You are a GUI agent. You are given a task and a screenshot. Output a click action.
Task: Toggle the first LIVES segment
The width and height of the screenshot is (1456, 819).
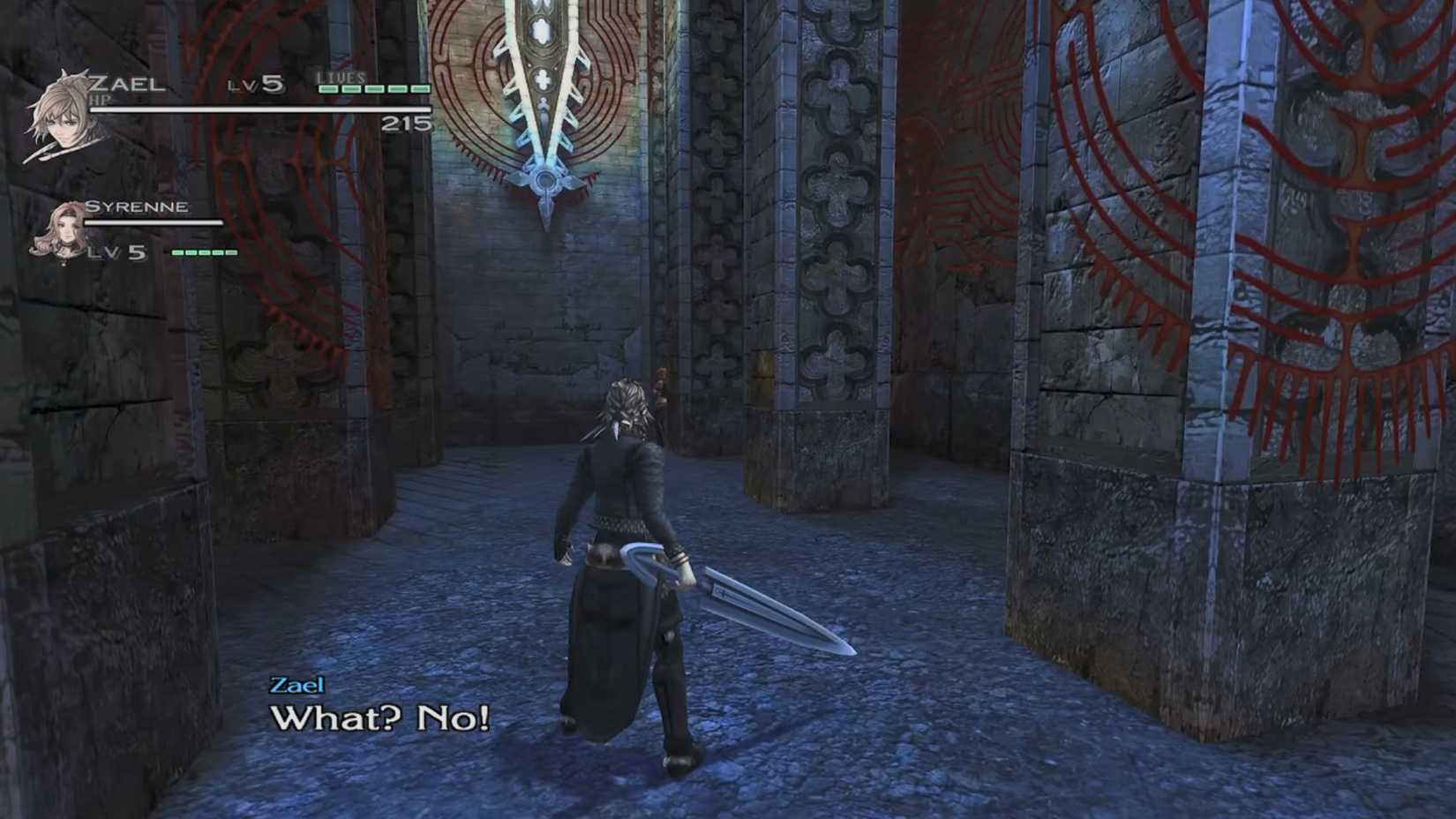[x=328, y=87]
